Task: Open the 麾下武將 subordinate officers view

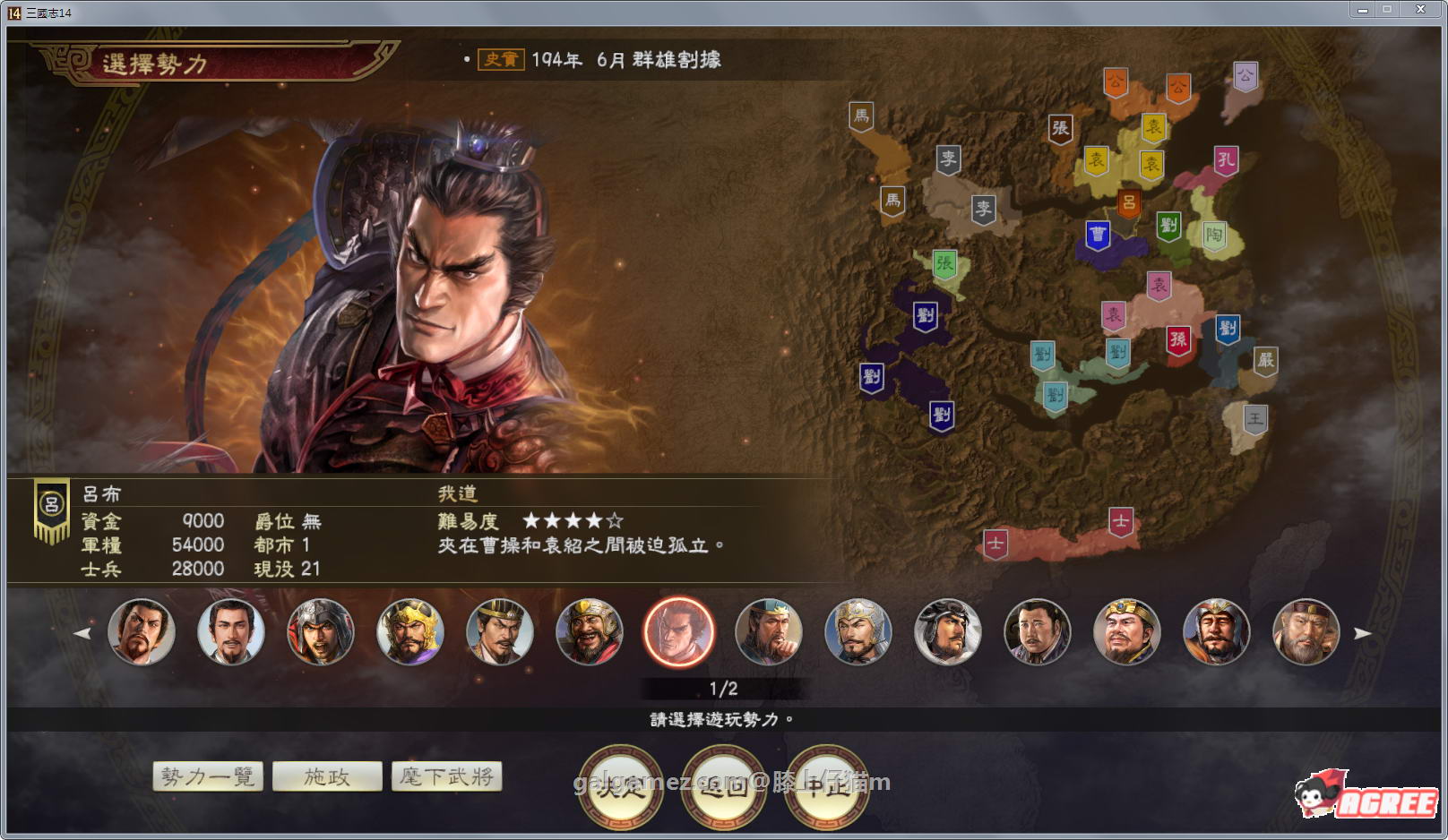Action: tap(448, 776)
